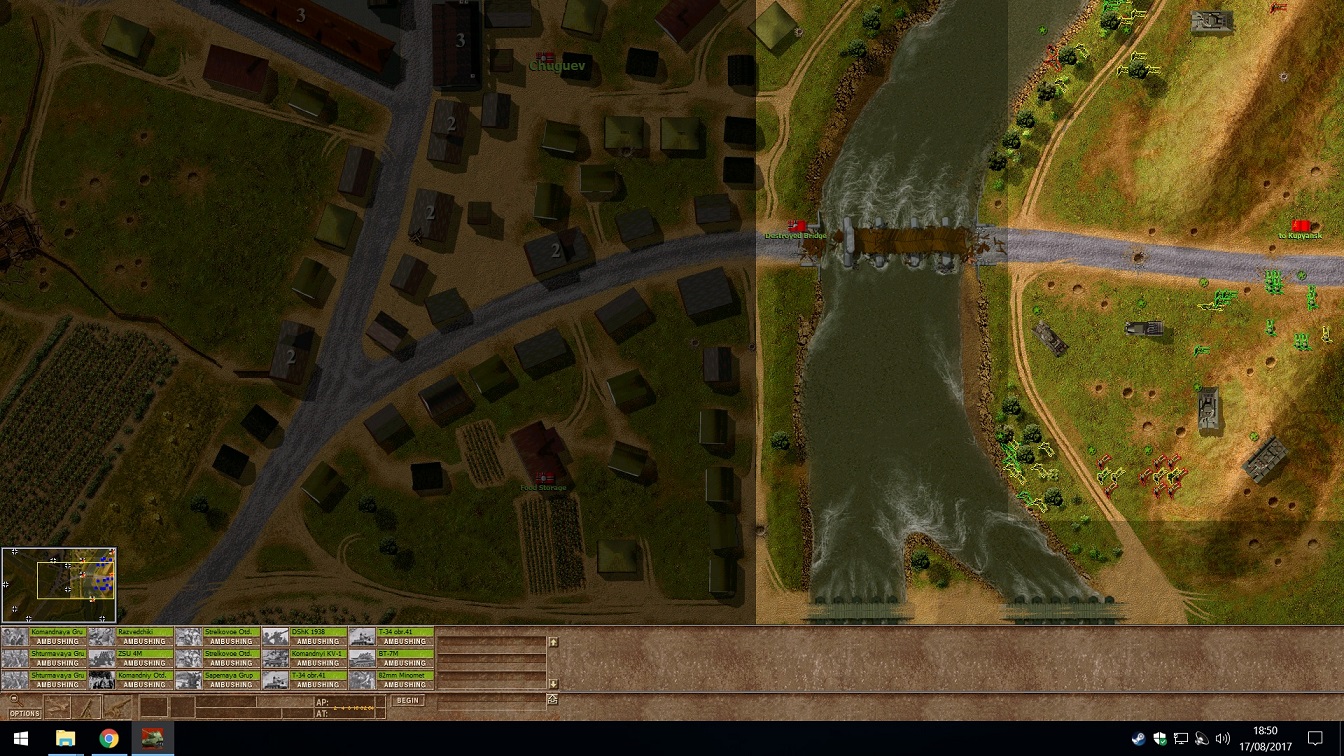
Task: Open Google Chrome from the taskbar
Action: [108, 739]
